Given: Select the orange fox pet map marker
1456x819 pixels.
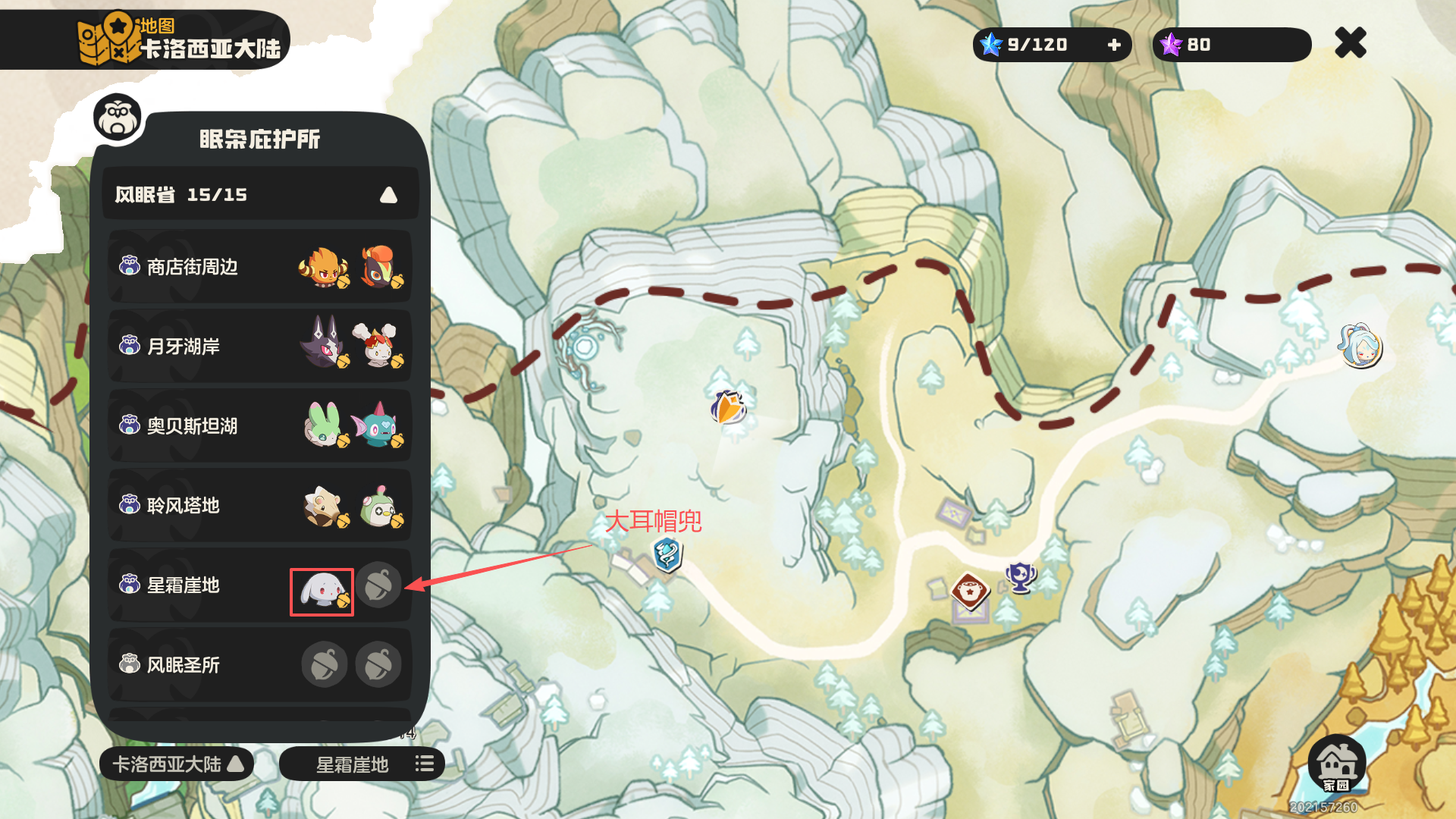Looking at the screenshot, I should pos(728,408).
